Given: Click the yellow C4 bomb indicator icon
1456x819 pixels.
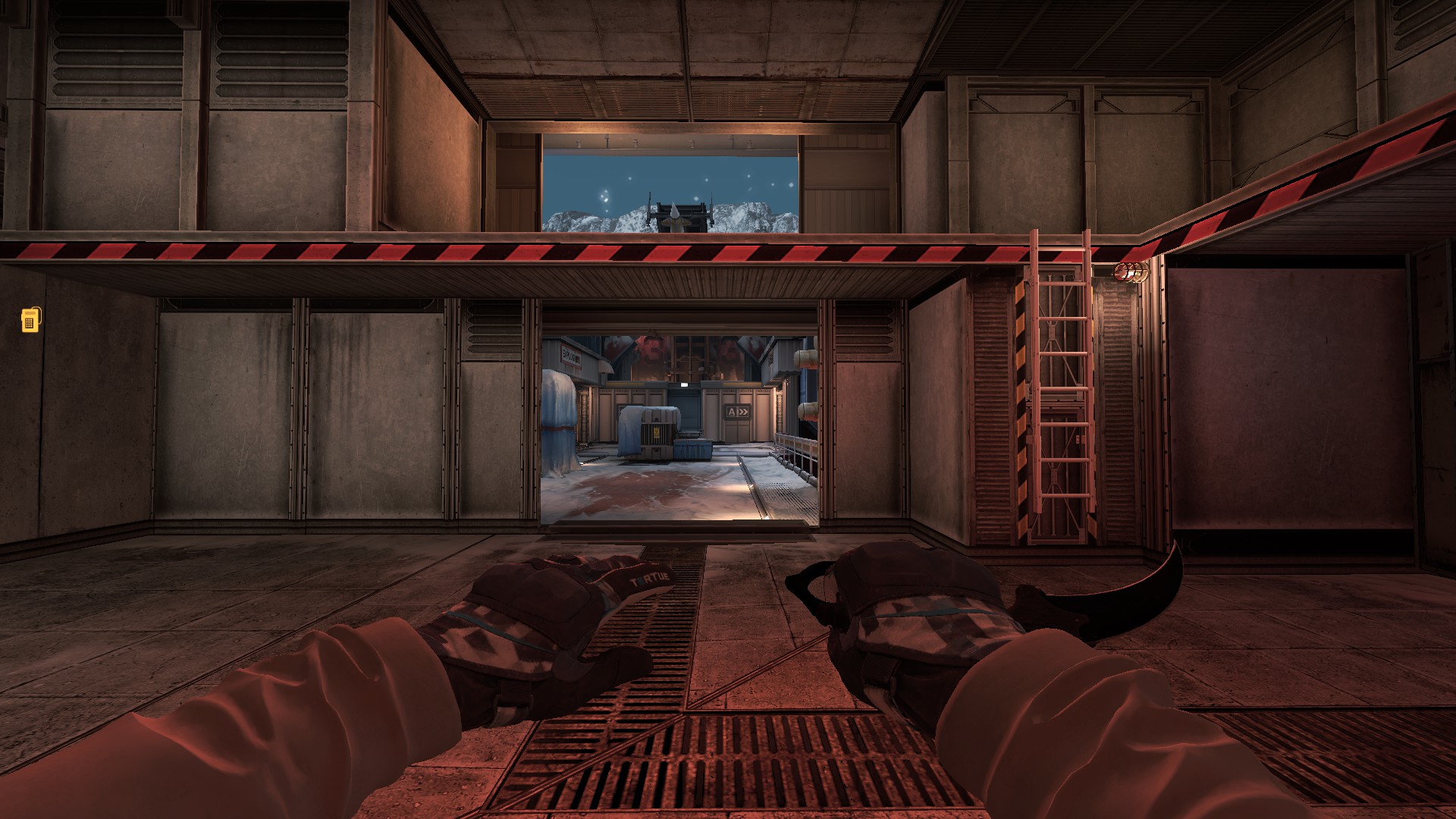Looking at the screenshot, I should (30, 320).
